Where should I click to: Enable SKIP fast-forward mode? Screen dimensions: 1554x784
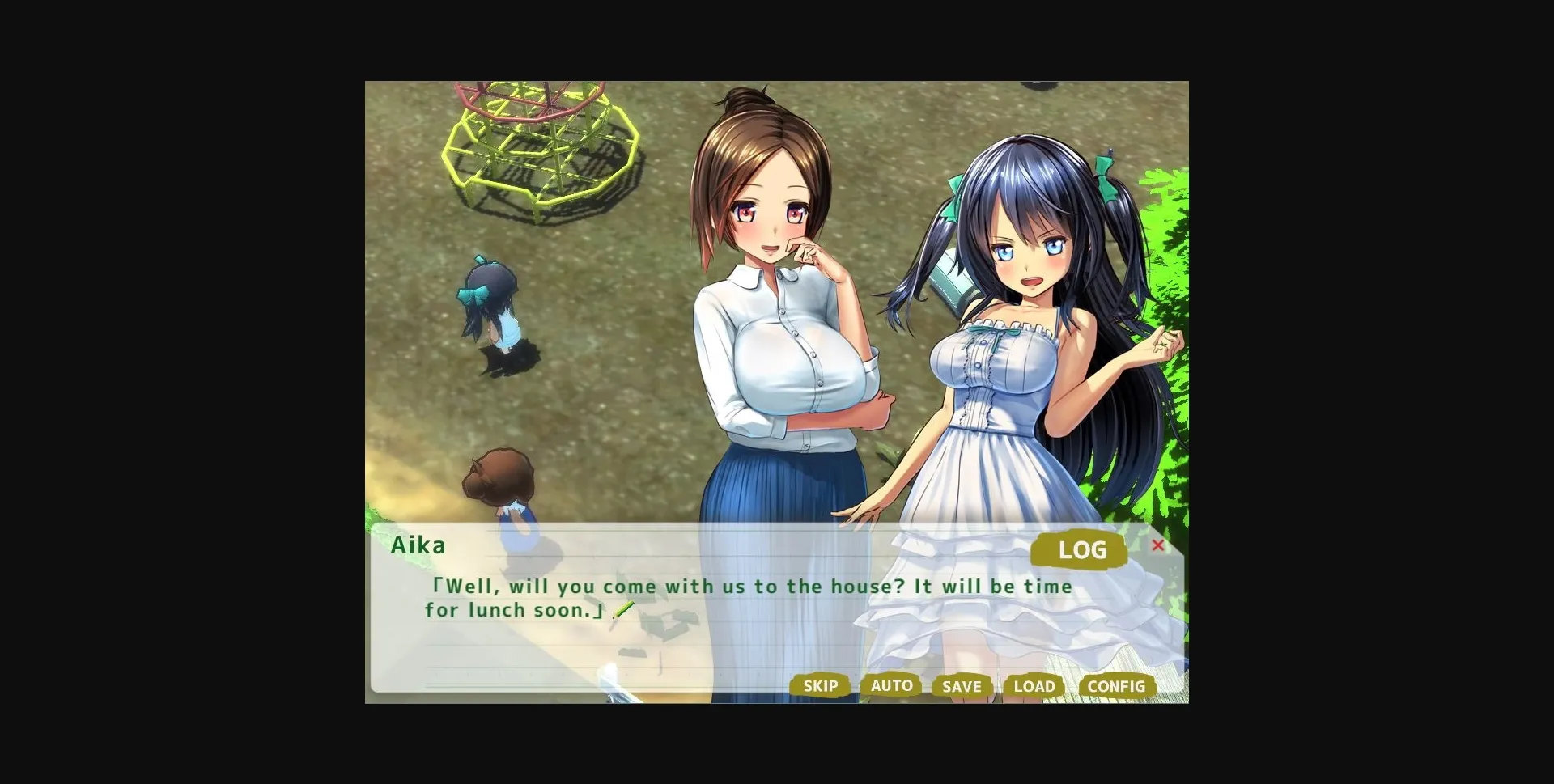click(820, 685)
